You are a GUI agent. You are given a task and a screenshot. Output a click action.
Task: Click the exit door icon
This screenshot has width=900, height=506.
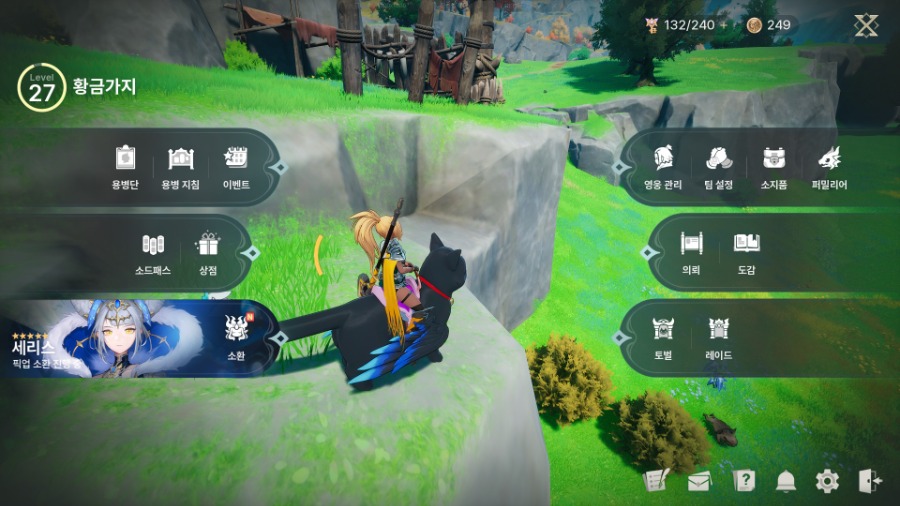tap(869, 481)
